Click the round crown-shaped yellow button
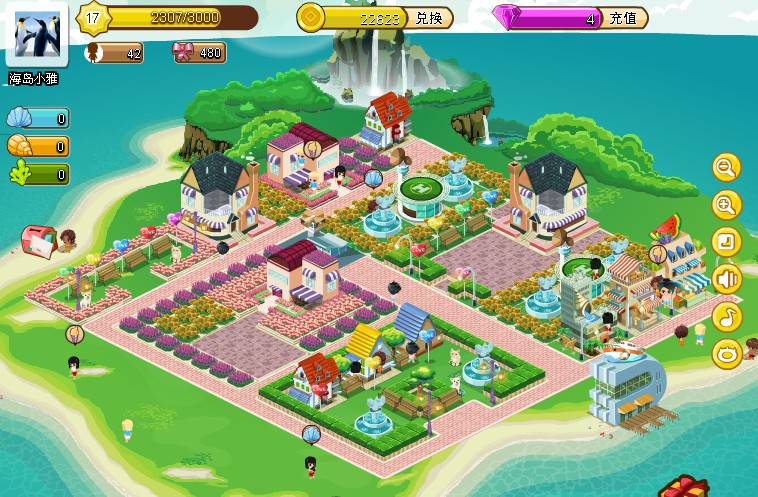The image size is (758, 497). (726, 353)
